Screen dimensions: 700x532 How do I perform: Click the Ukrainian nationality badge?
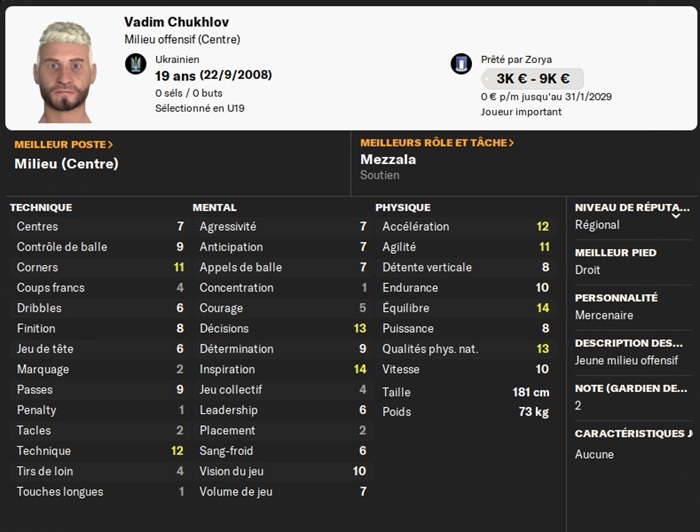point(135,65)
